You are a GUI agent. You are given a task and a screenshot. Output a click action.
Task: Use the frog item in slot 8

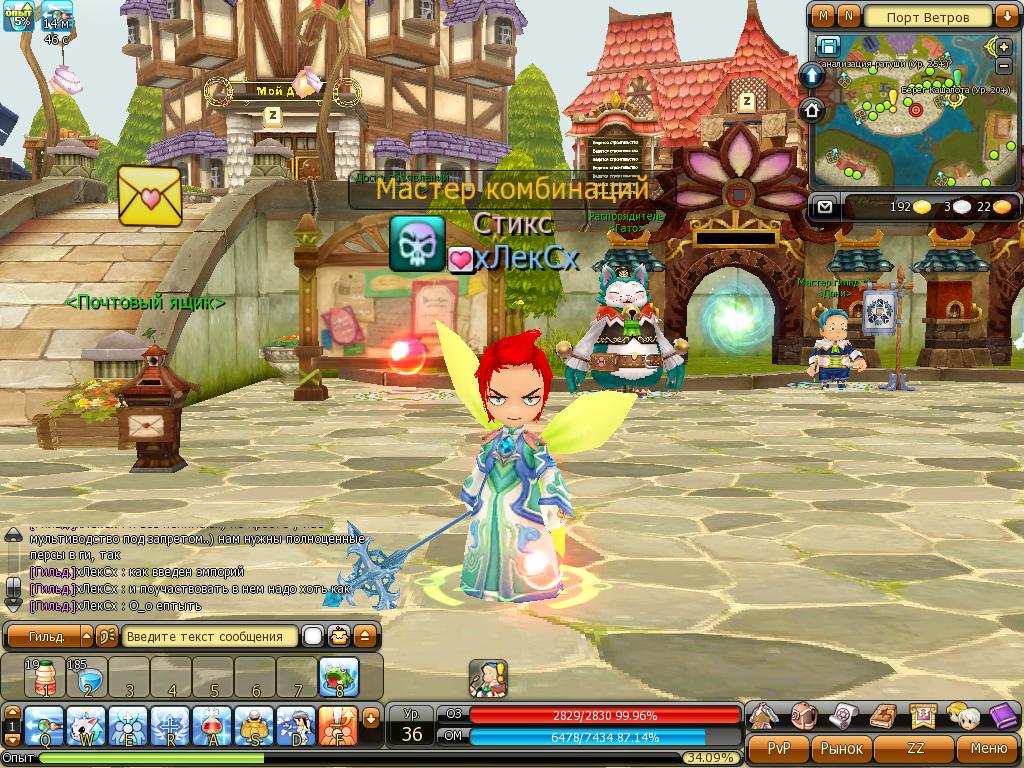[x=339, y=677]
